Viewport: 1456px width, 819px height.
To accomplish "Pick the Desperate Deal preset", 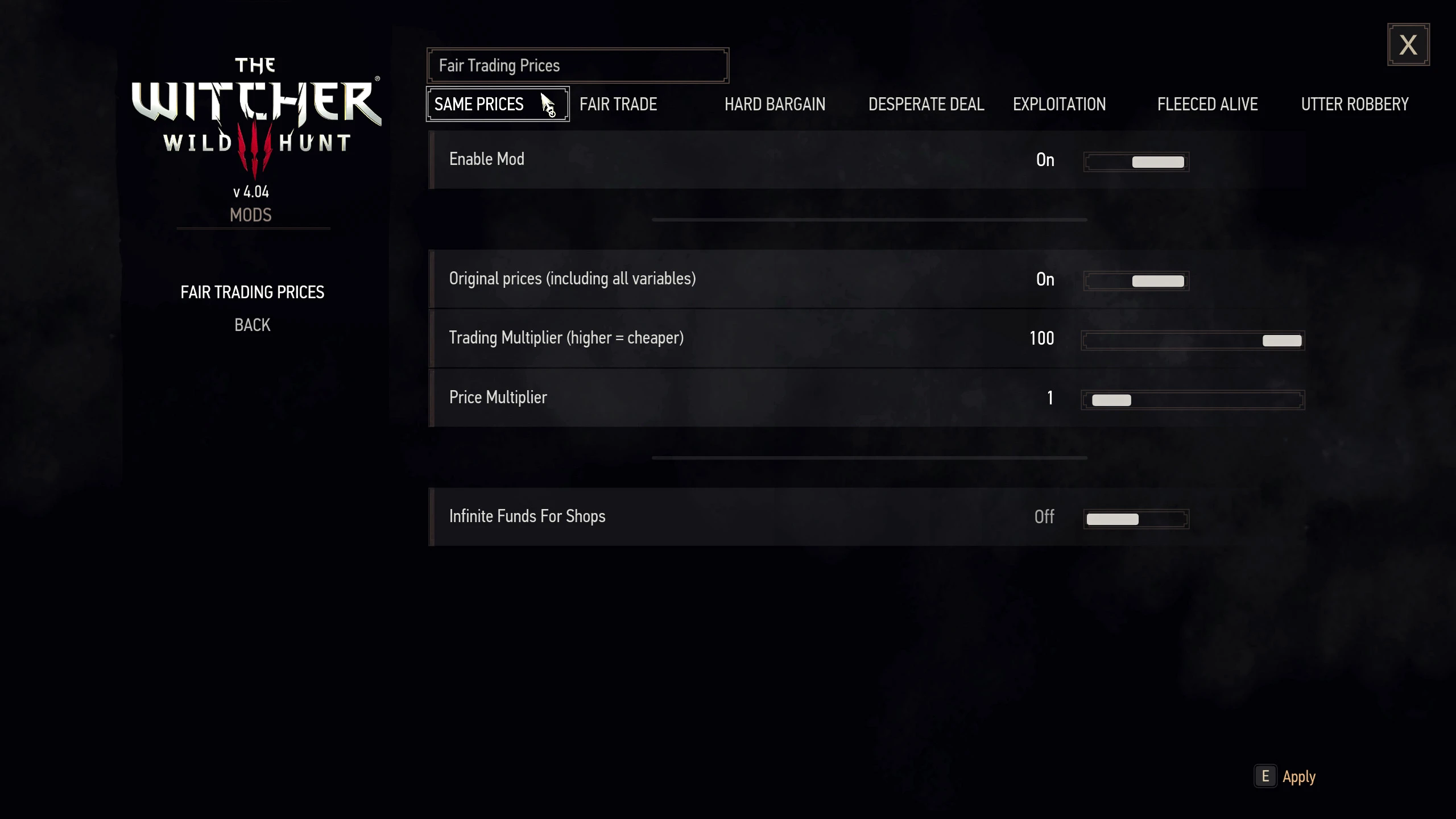I will (926, 105).
